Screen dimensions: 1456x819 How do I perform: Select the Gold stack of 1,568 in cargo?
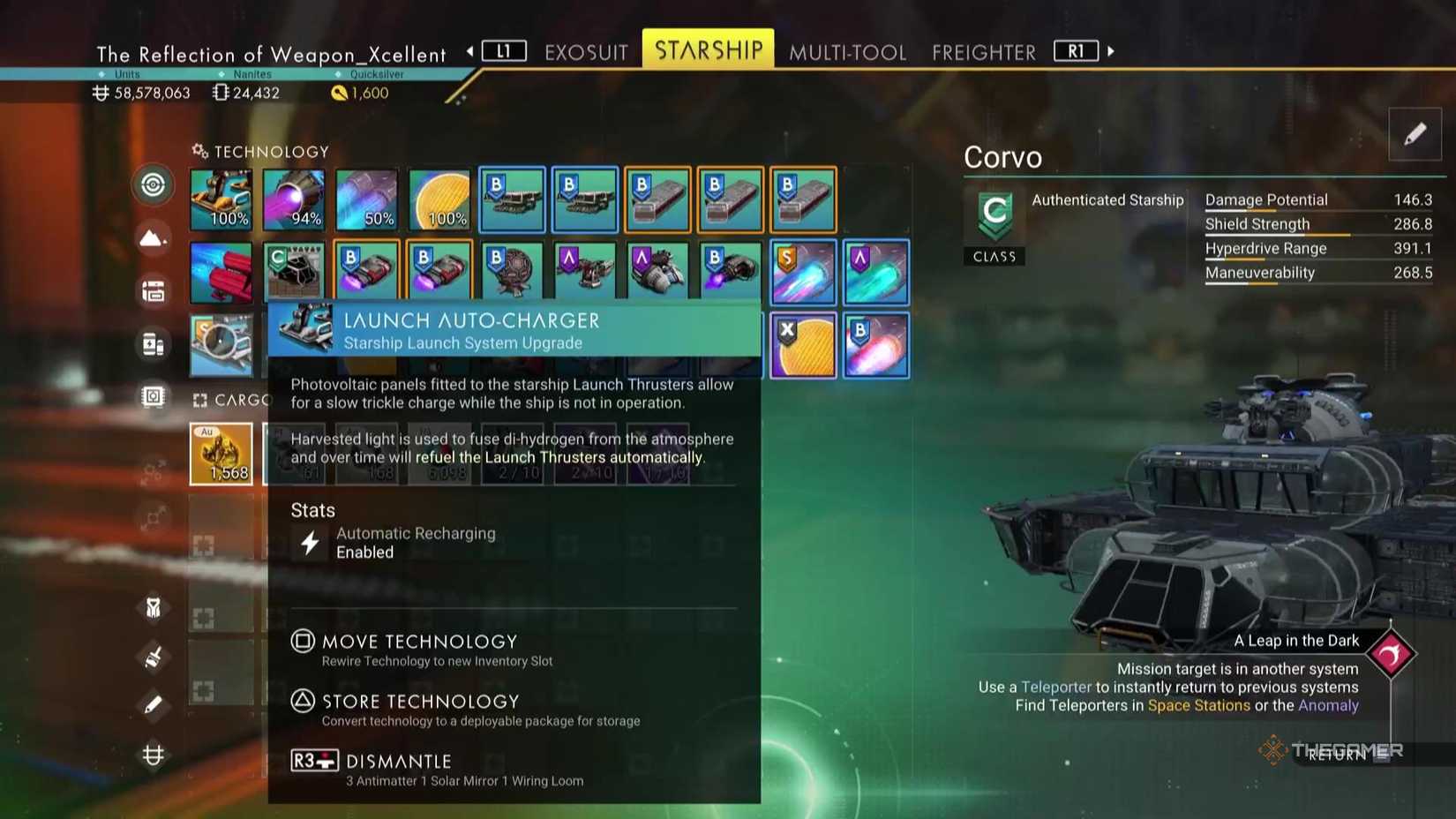[x=221, y=454]
